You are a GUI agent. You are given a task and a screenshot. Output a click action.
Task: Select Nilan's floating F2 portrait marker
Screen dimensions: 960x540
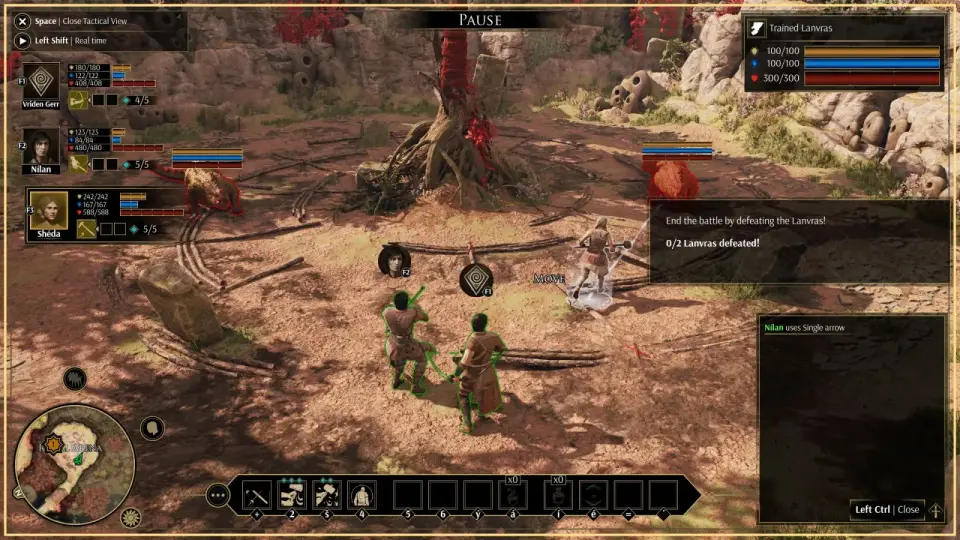click(x=395, y=260)
